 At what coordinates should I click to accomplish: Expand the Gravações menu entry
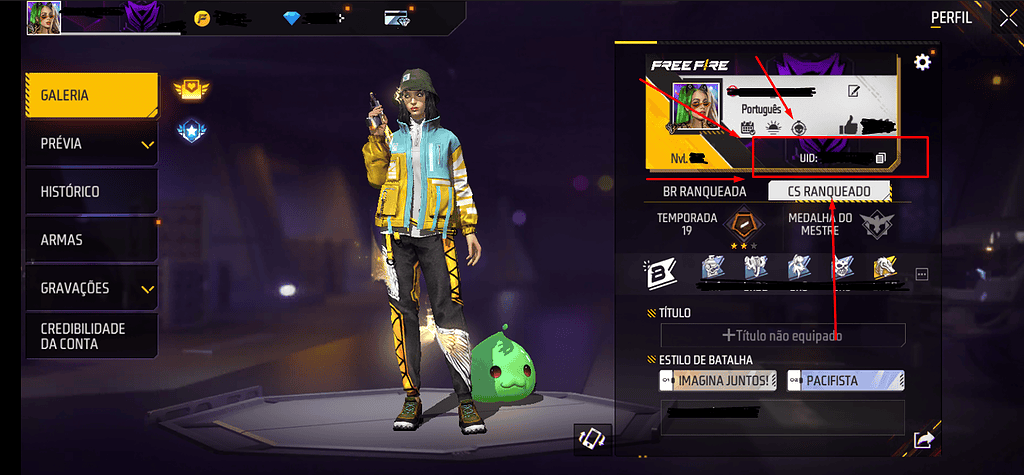point(92,288)
